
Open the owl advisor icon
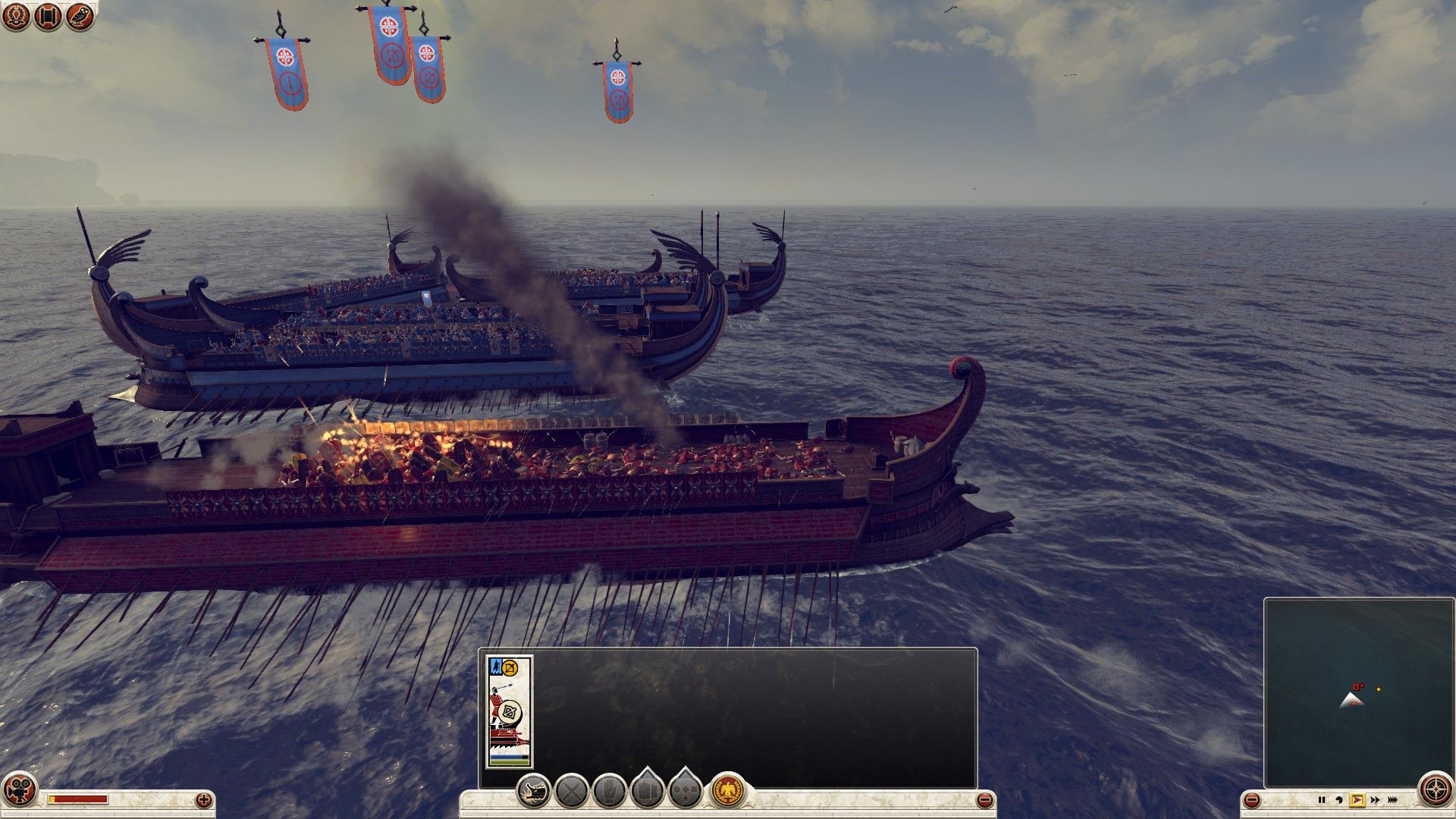point(80,16)
